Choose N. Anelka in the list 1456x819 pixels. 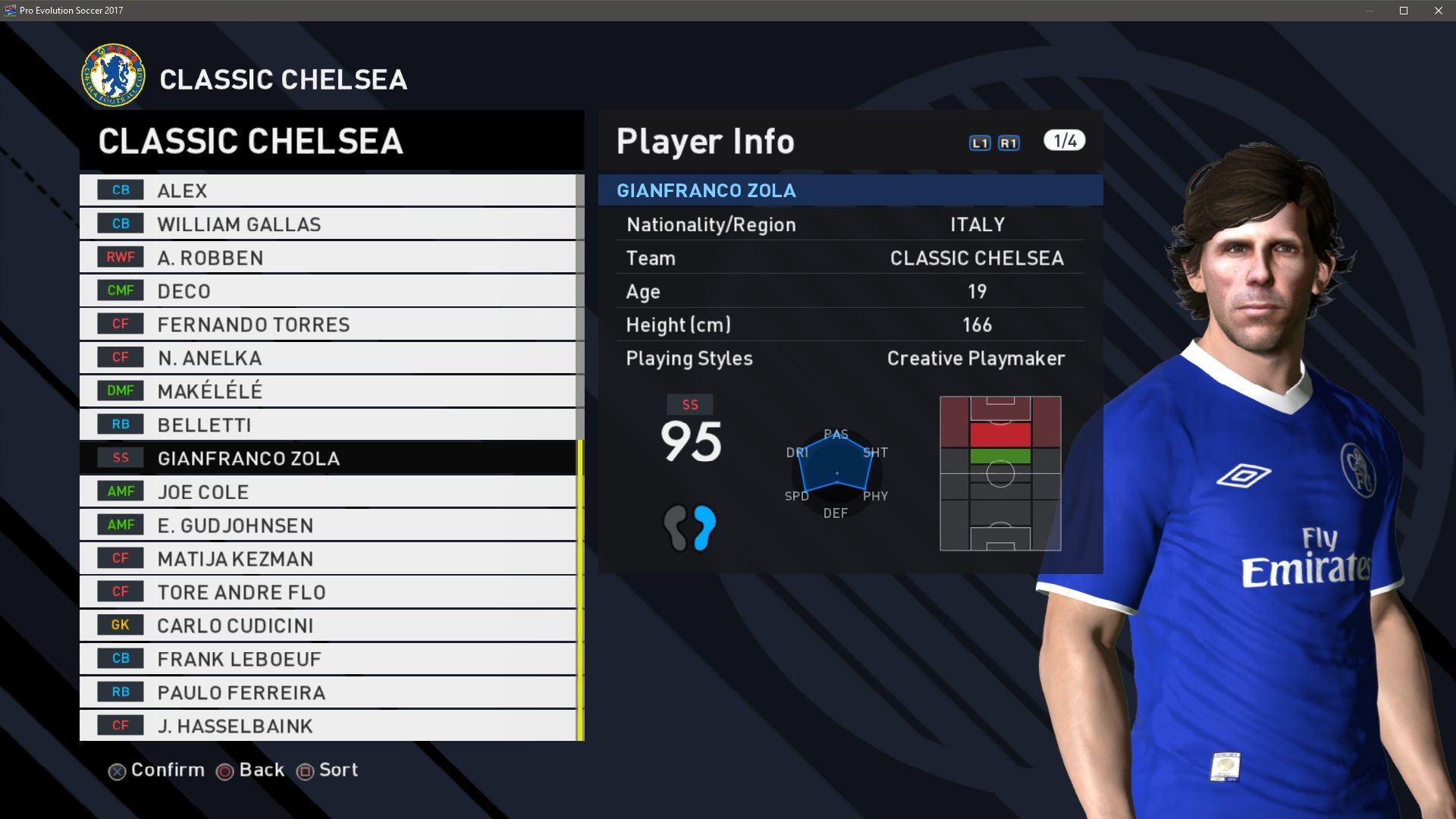click(328, 357)
